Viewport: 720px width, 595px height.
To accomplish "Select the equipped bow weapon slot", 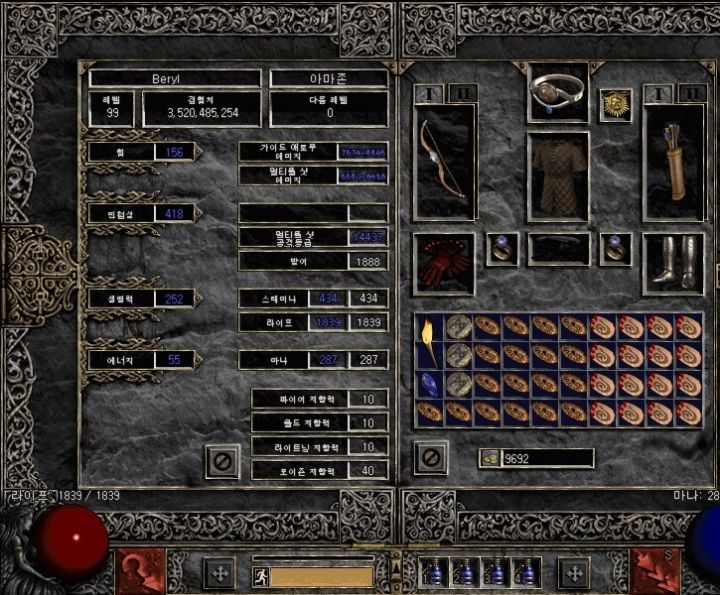I will click(x=444, y=162).
